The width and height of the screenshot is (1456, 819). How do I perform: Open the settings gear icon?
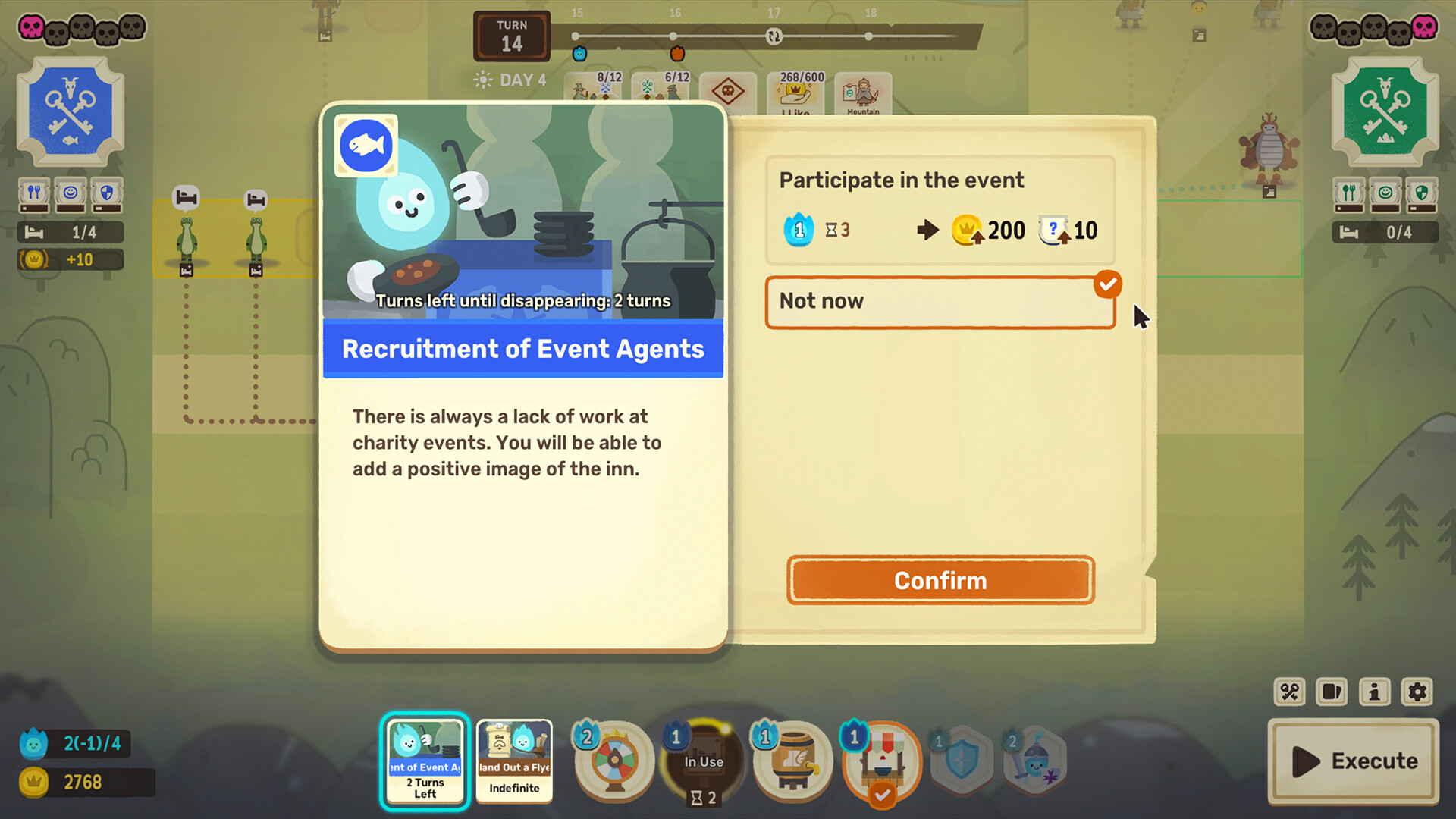(1417, 692)
